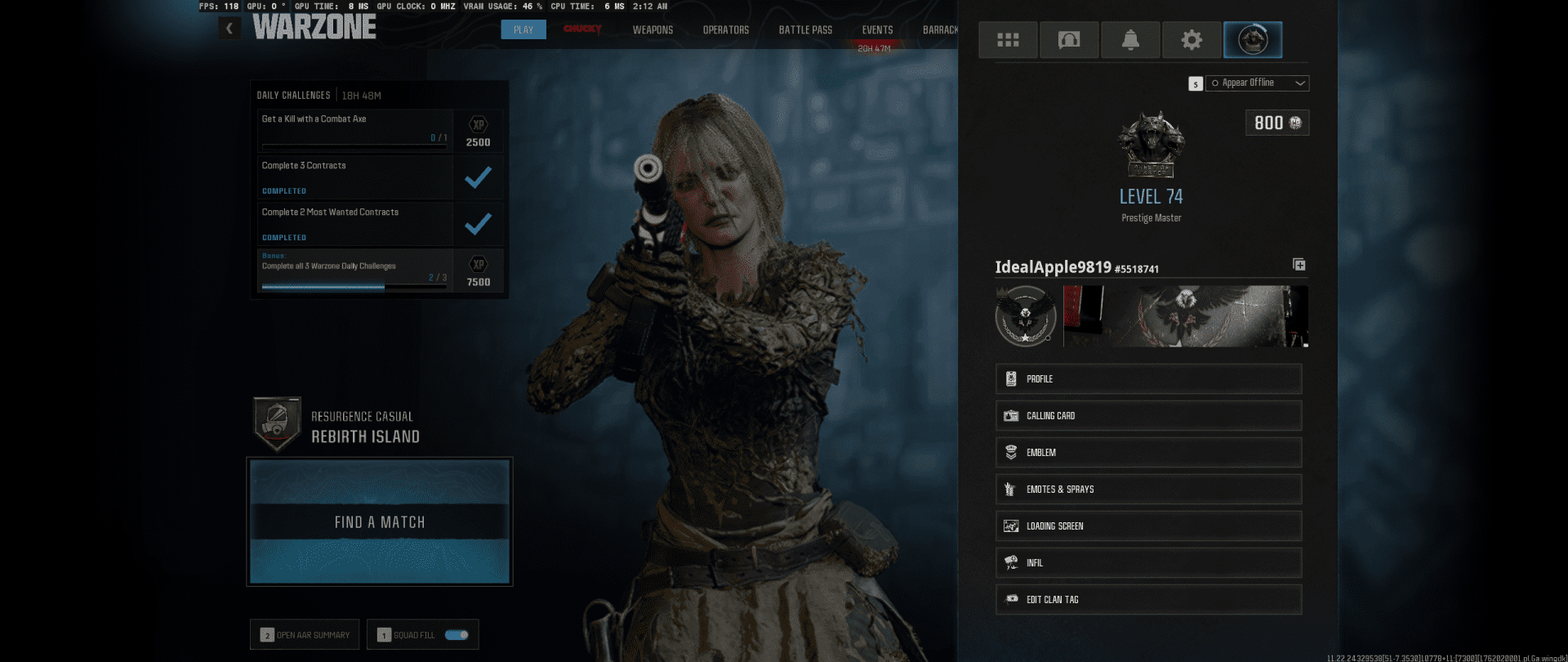The height and width of the screenshot is (662, 1568).
Task: Open settings with the gear icon
Action: click(x=1192, y=39)
